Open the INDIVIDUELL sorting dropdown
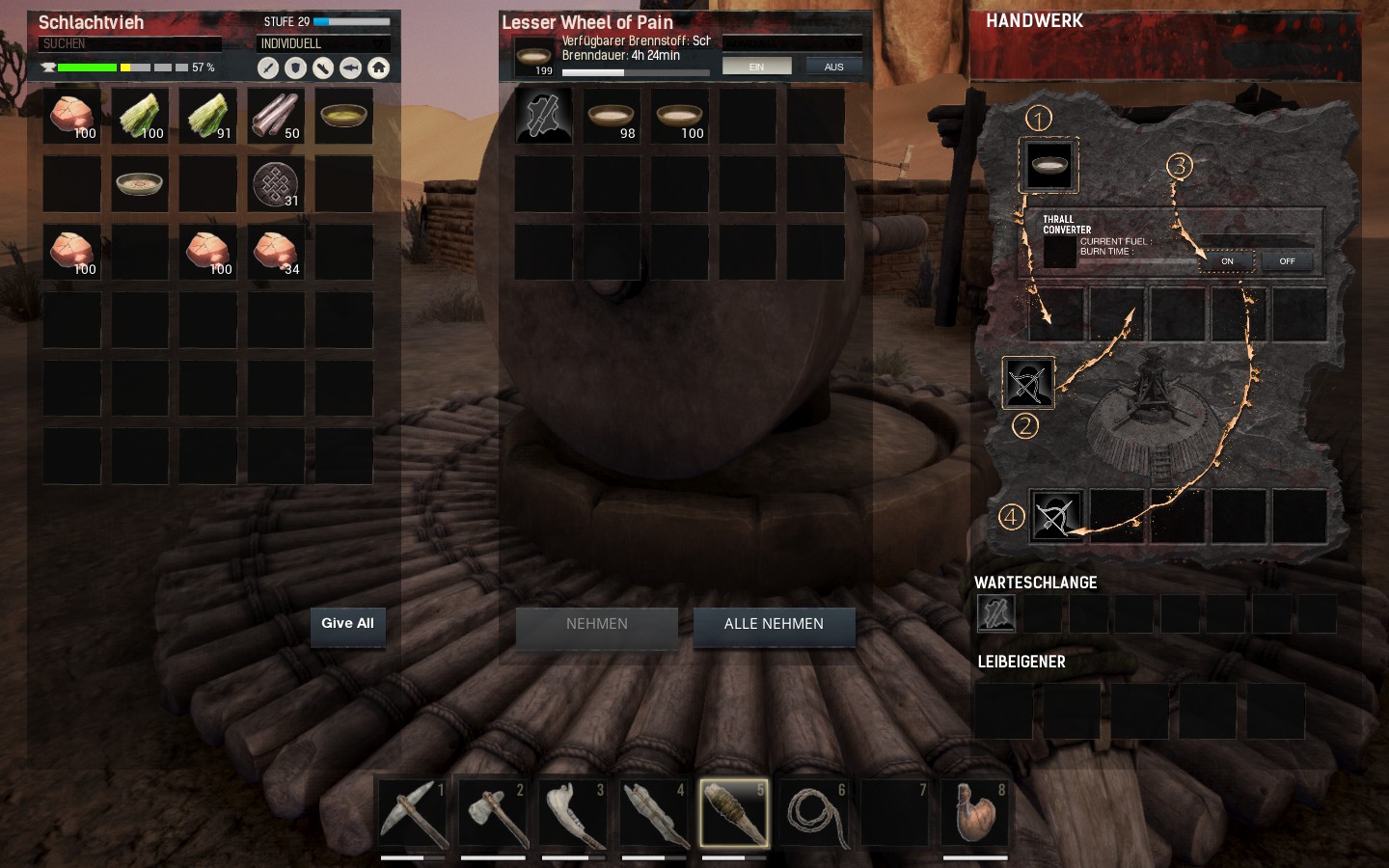Image resolution: width=1389 pixels, height=868 pixels. coord(323,43)
